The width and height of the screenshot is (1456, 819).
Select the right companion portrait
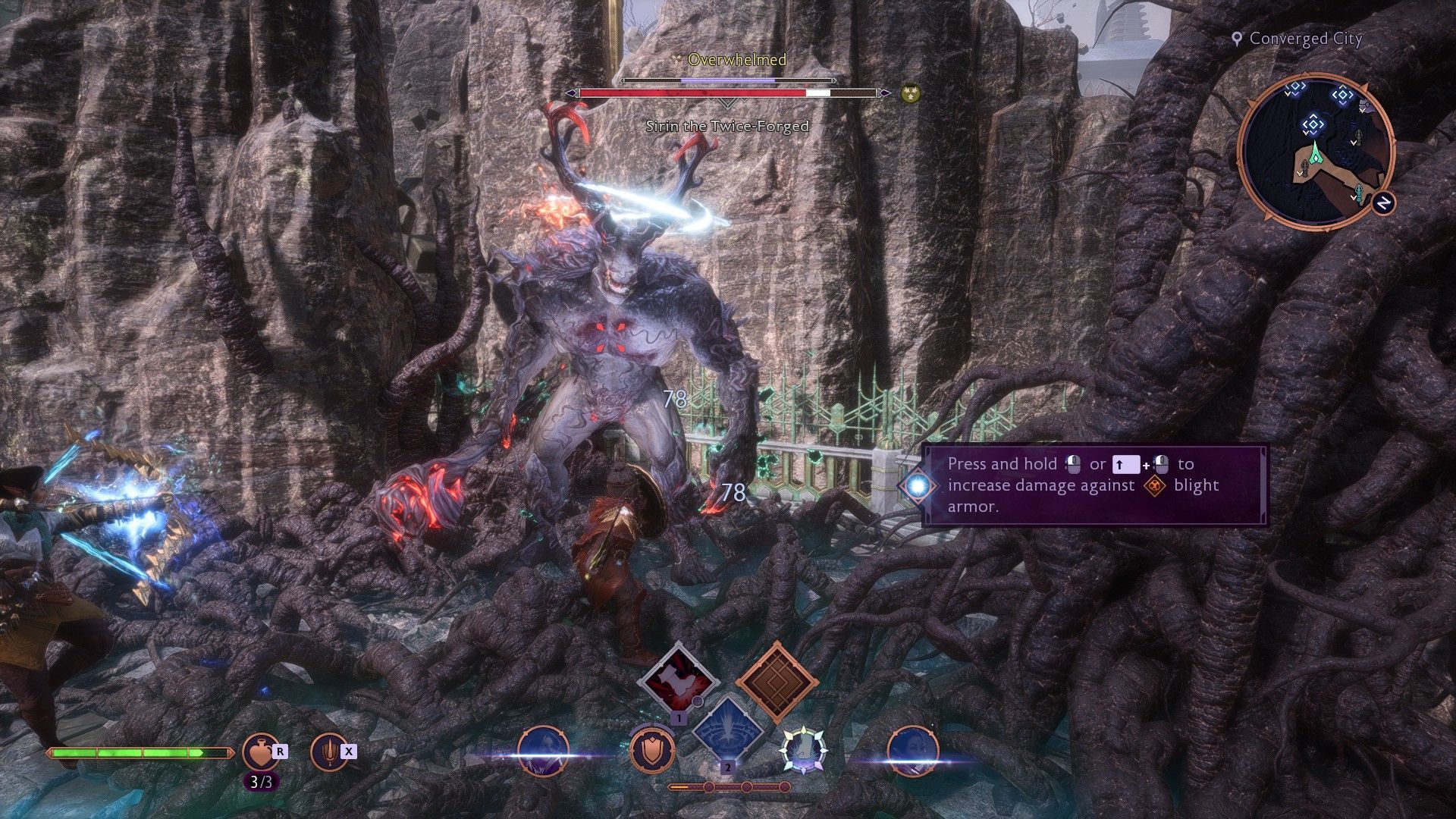click(x=912, y=752)
